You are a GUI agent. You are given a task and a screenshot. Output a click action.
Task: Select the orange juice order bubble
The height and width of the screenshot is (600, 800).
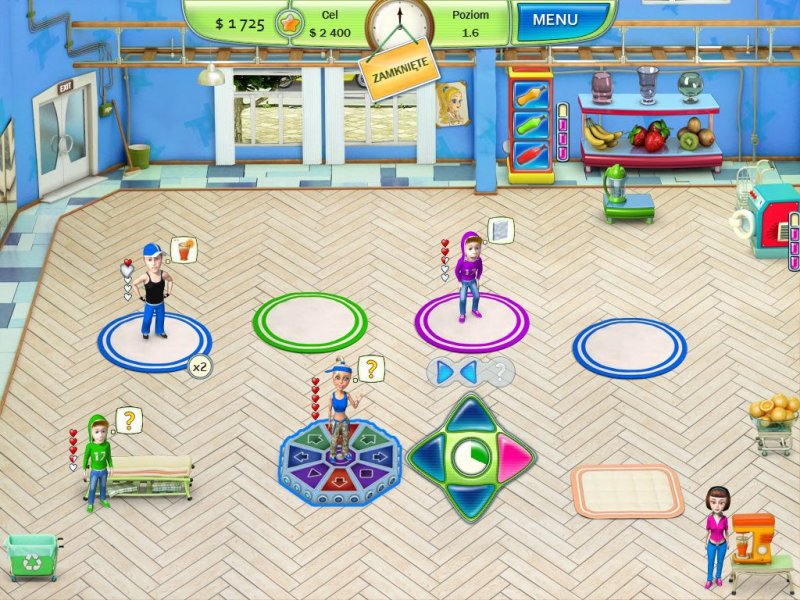point(183,249)
